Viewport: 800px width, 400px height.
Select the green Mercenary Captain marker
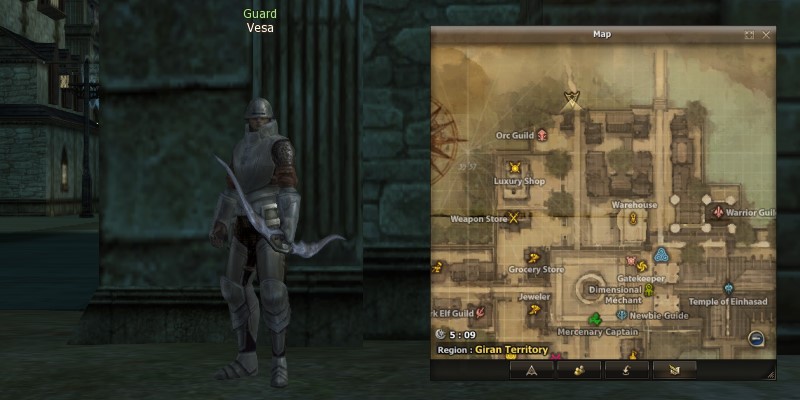[594, 319]
